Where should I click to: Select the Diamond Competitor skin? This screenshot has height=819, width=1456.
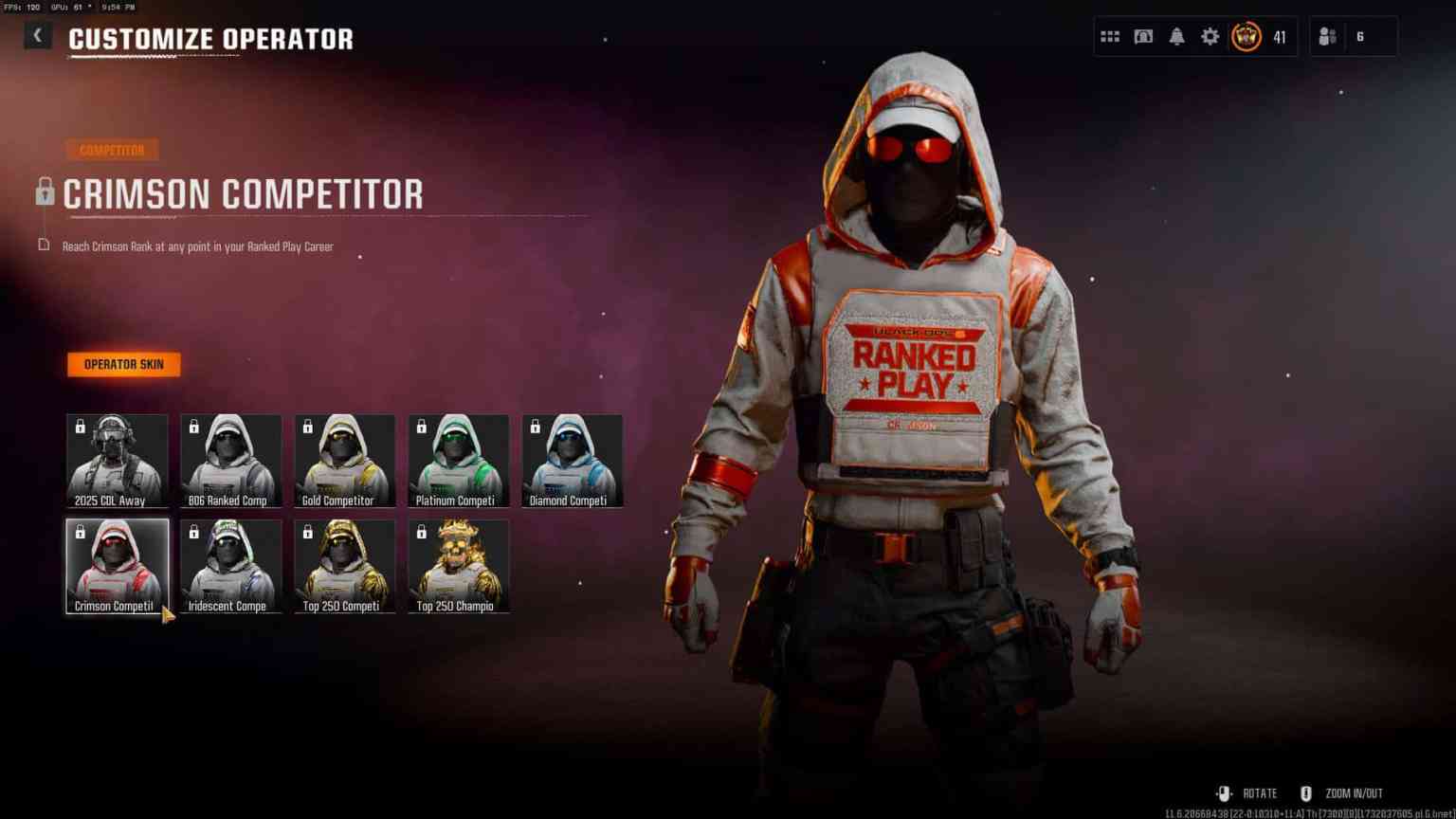tap(572, 460)
